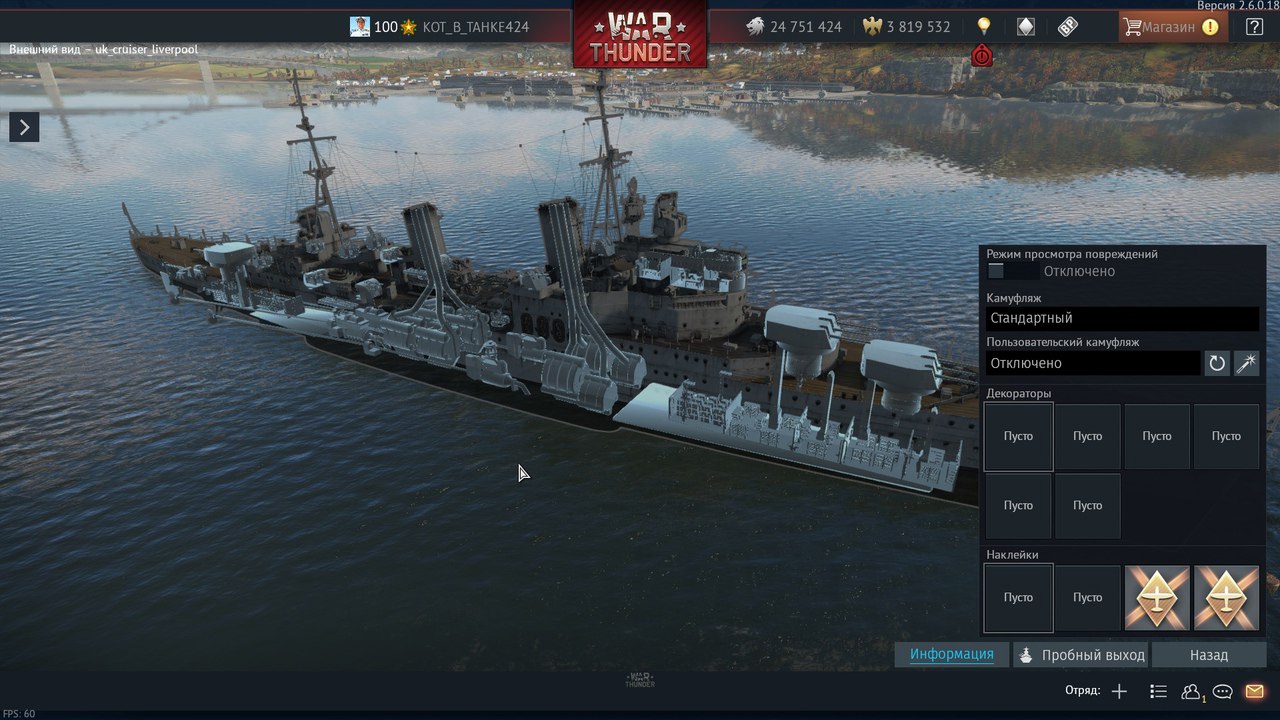Click the War Thunder logo at top
This screenshot has height=720, width=1280.
pyautogui.click(x=640, y=38)
